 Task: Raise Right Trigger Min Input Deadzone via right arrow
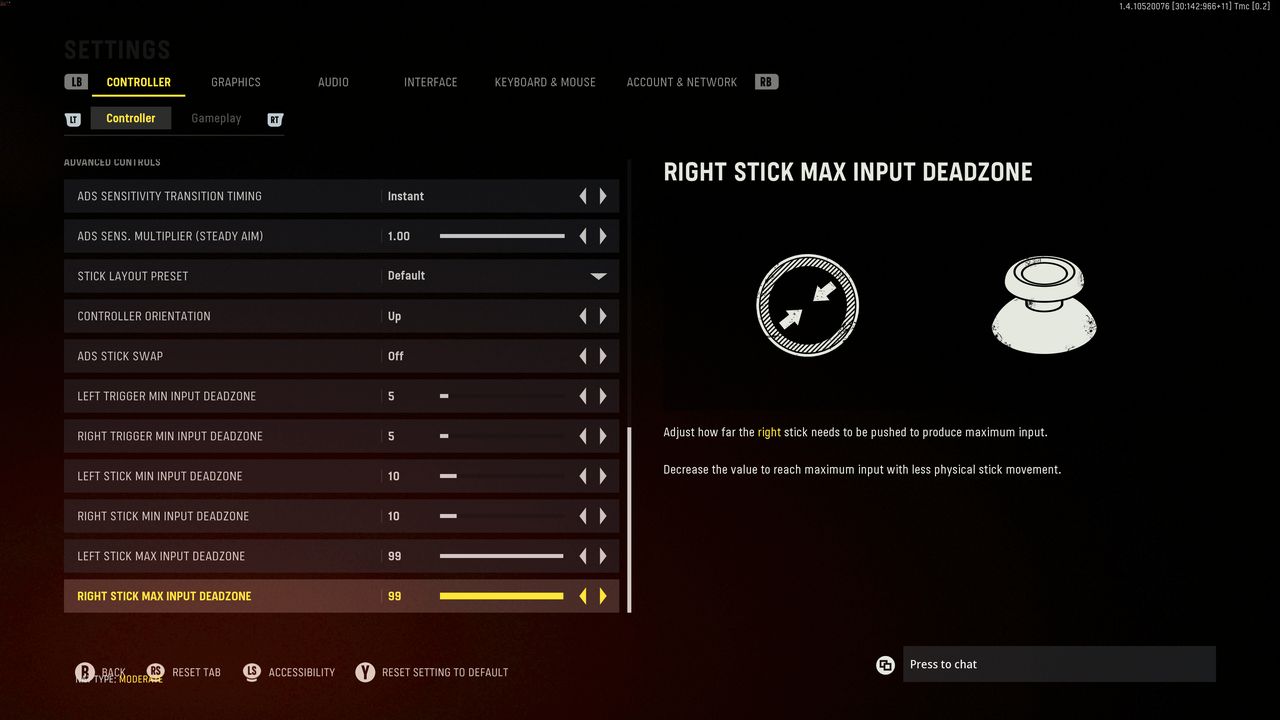(603, 436)
